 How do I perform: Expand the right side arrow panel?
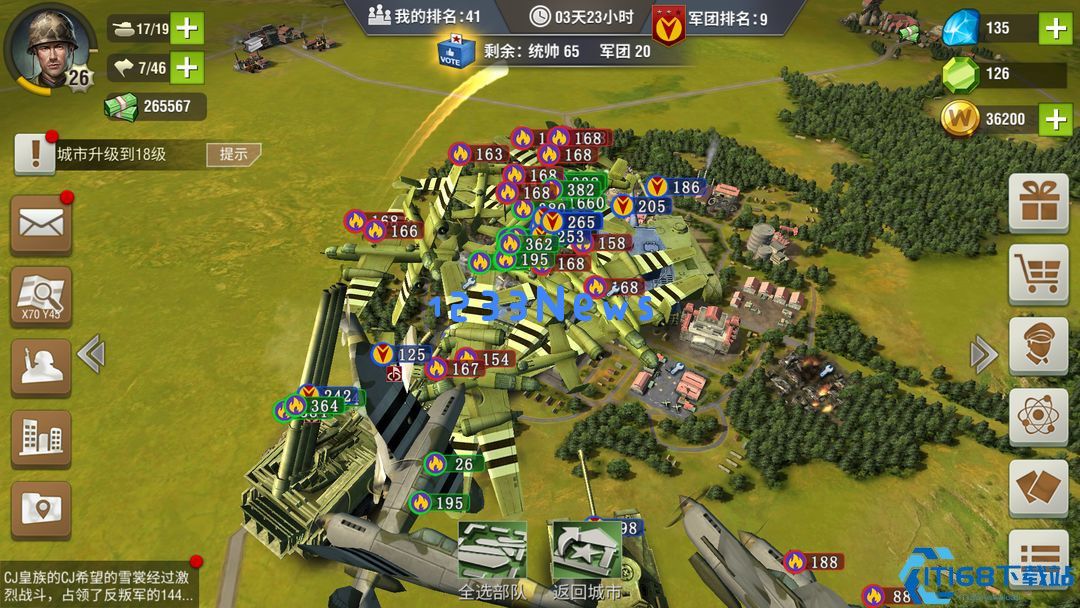click(984, 353)
